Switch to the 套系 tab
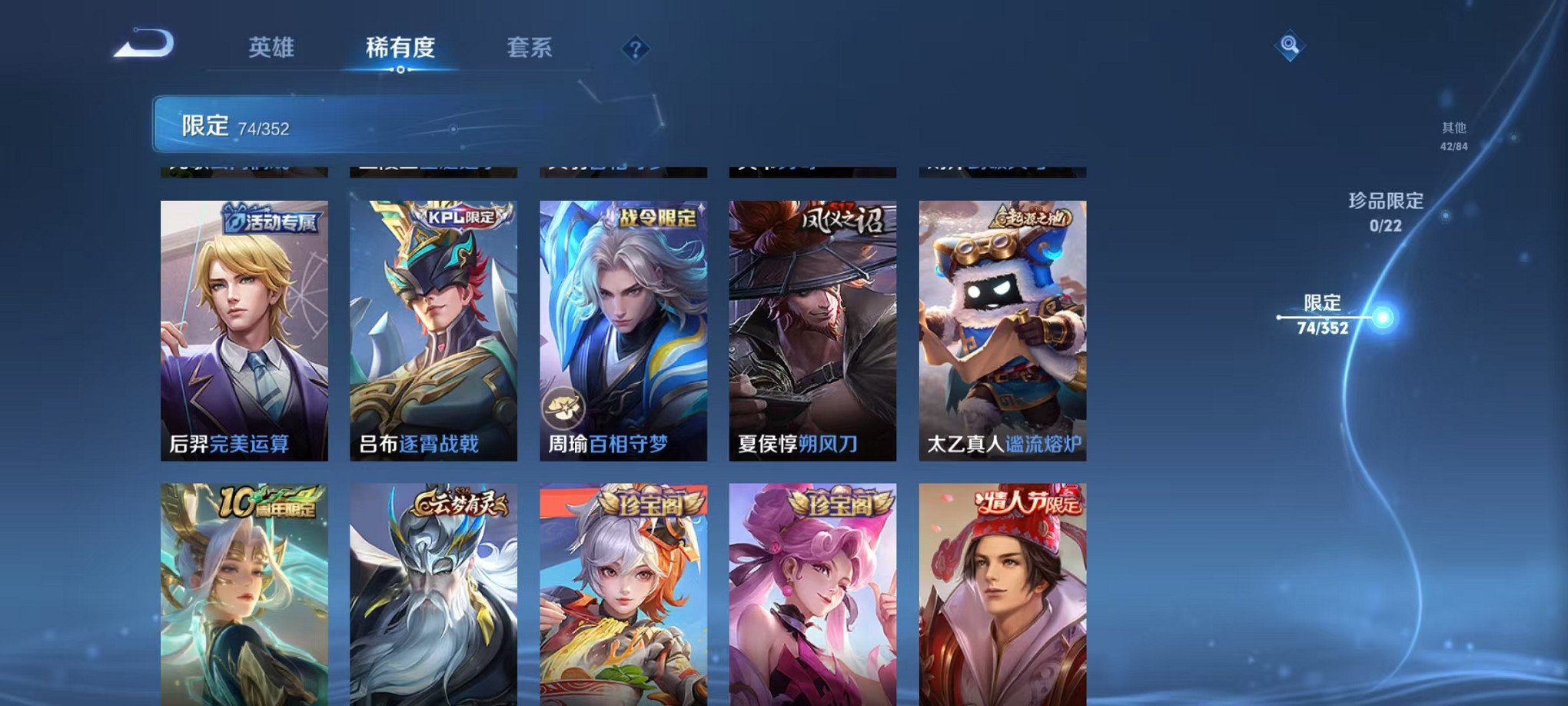This screenshot has width=1568, height=706. coord(537,48)
